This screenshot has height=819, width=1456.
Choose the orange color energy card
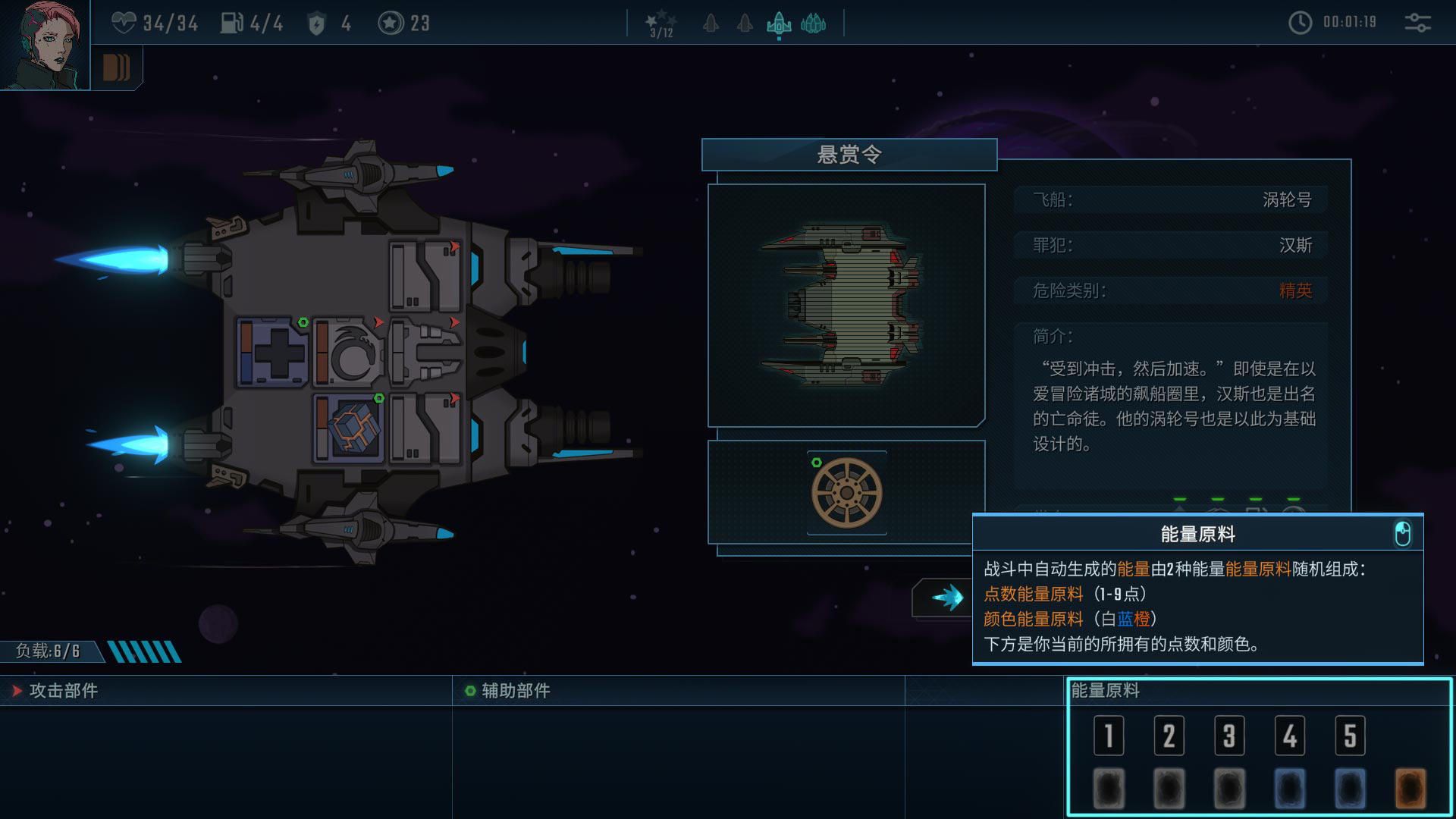pos(1410,789)
